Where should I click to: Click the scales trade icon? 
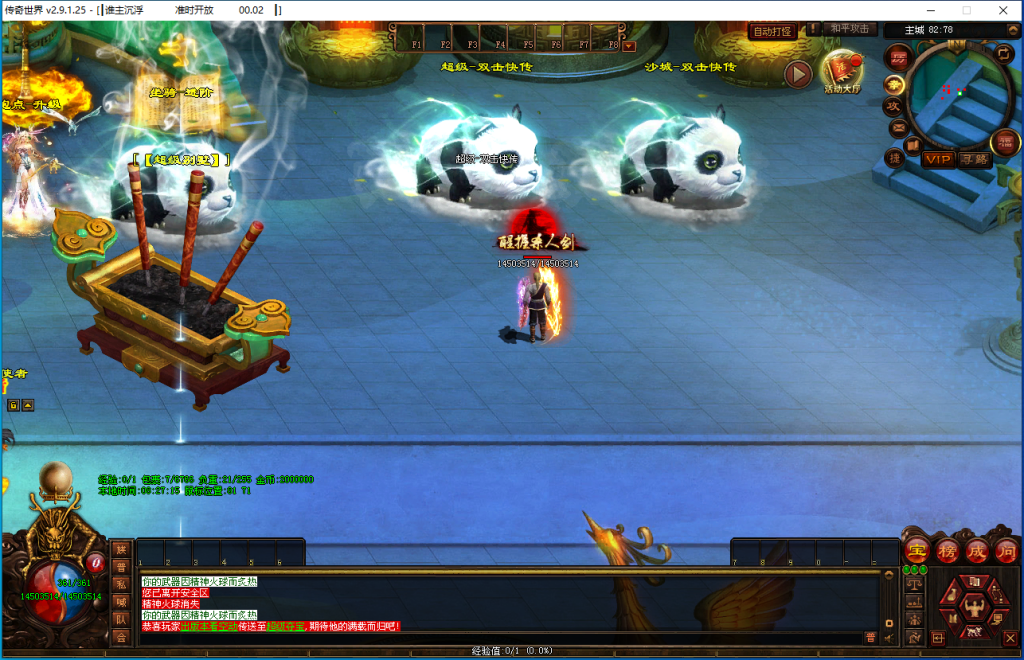(x=913, y=584)
